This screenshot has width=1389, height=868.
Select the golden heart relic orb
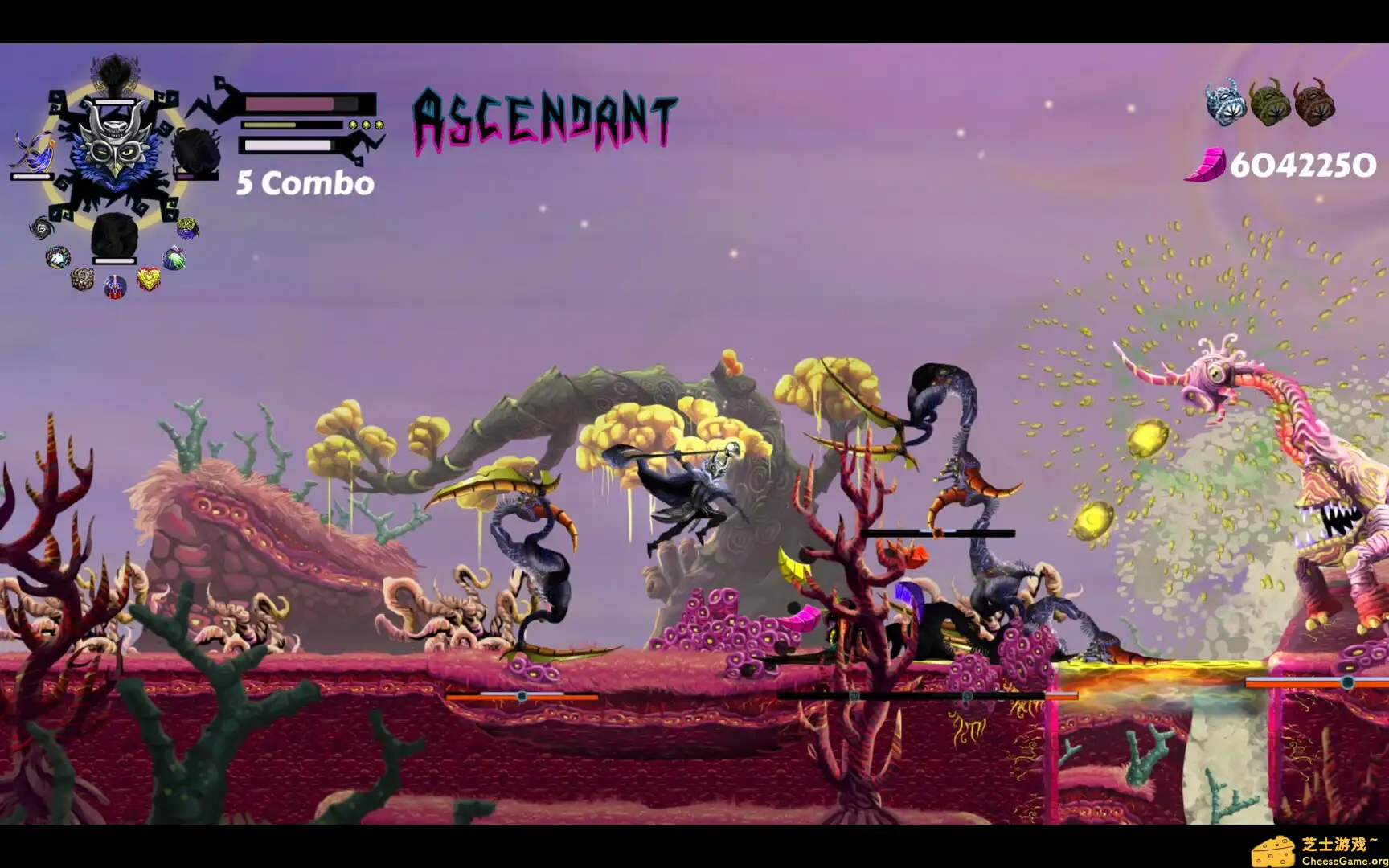pyautogui.click(x=148, y=280)
